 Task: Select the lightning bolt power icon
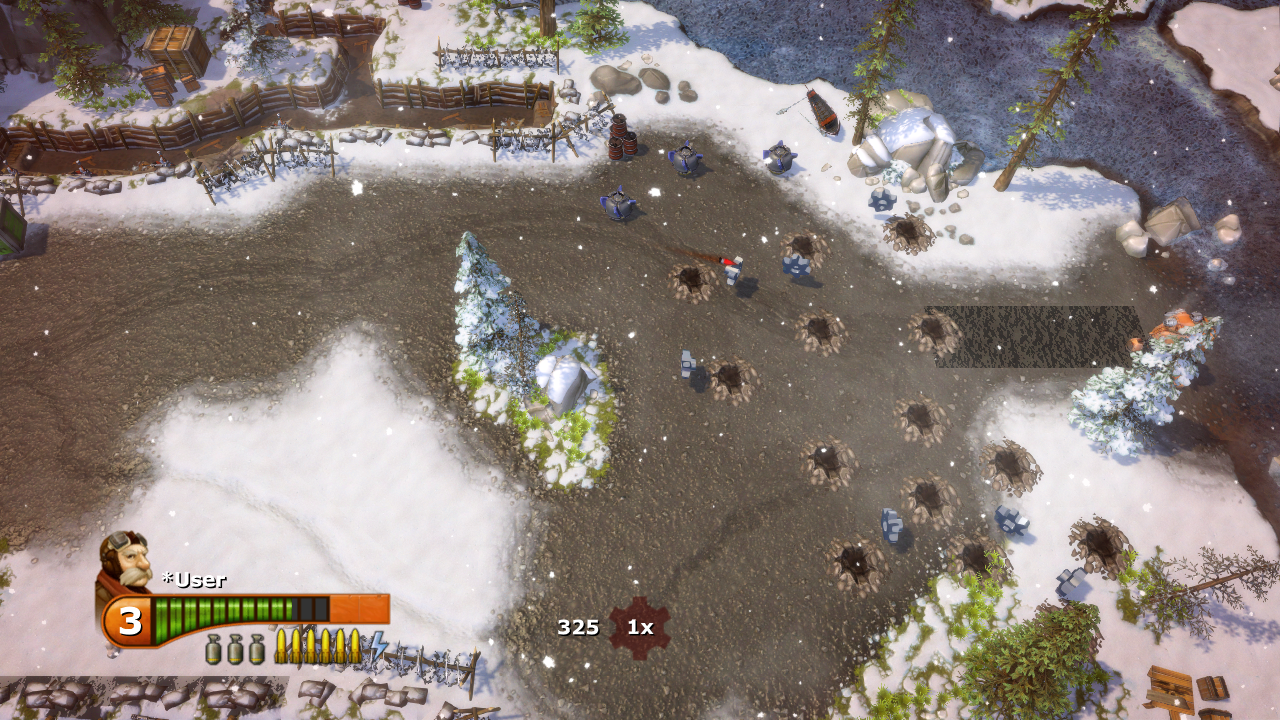pos(378,647)
